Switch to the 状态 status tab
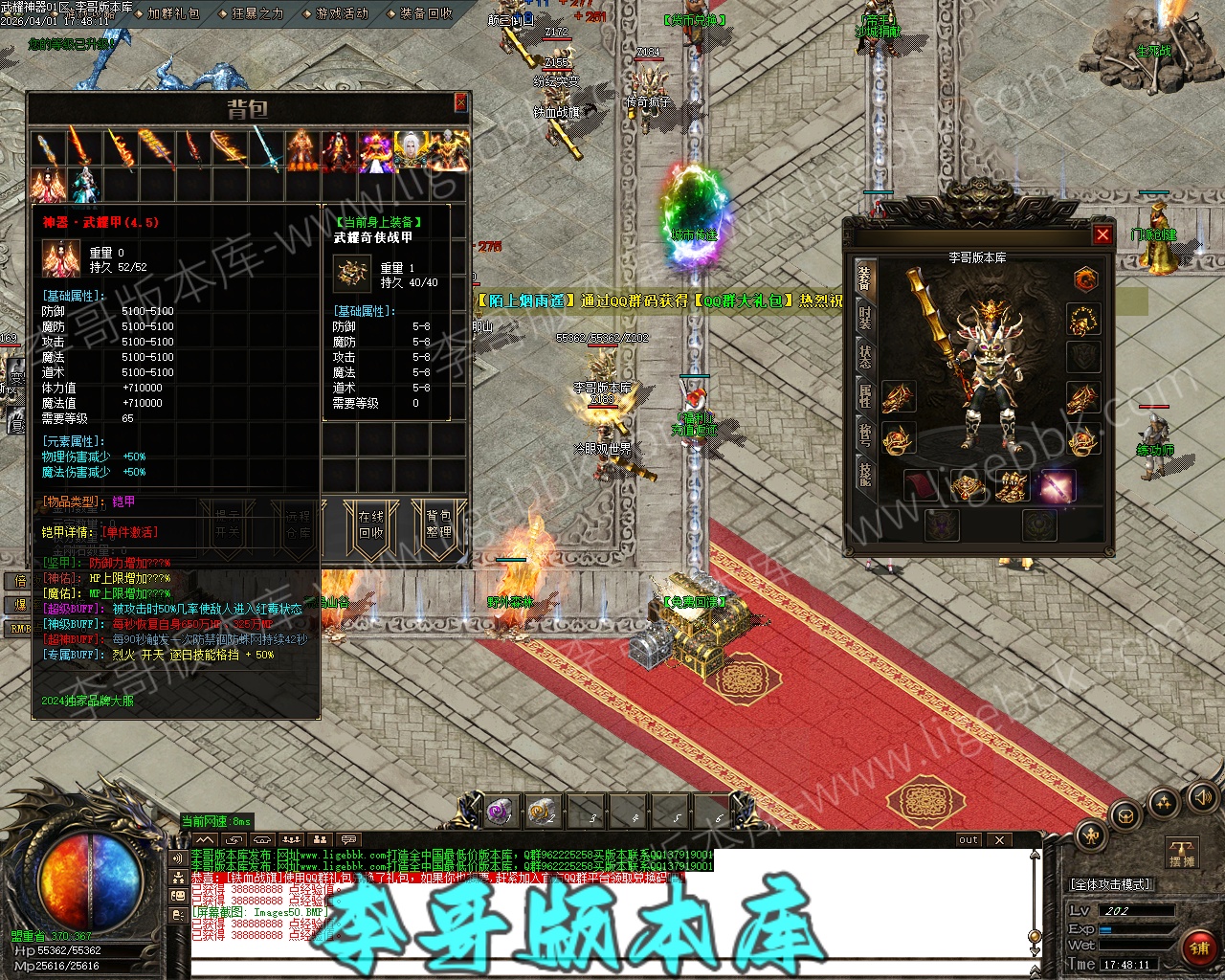Screen dimensions: 1225x980 point(864,356)
